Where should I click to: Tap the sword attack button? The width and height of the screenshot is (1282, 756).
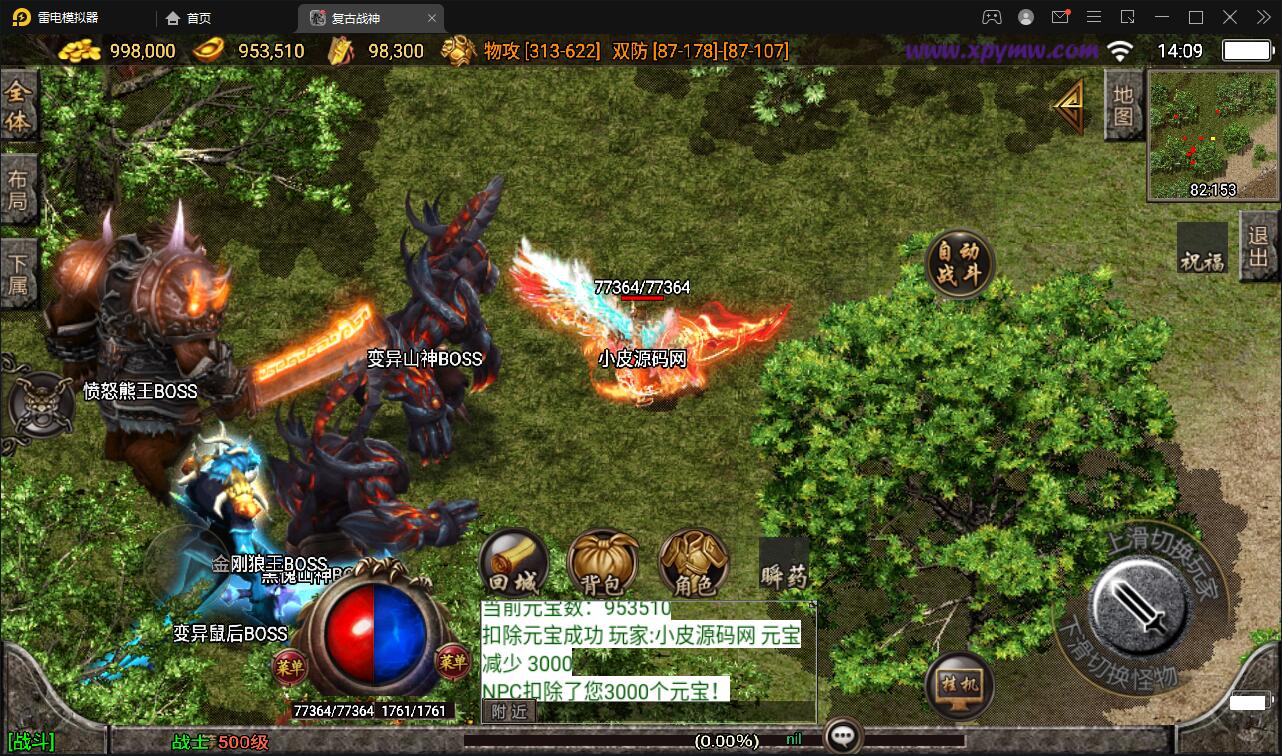1140,603
